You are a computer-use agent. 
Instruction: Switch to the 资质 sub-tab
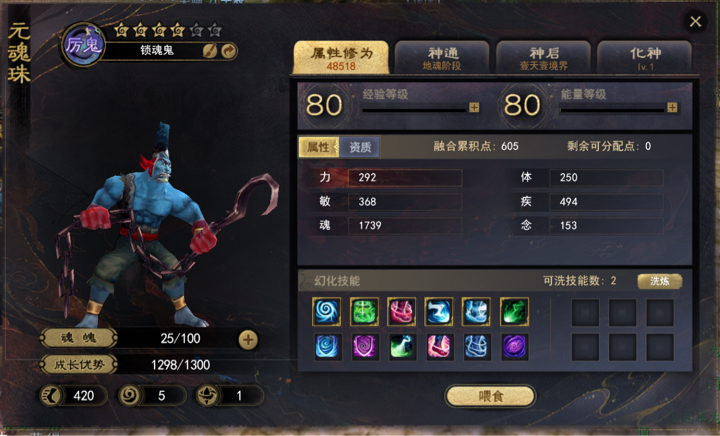click(360, 147)
